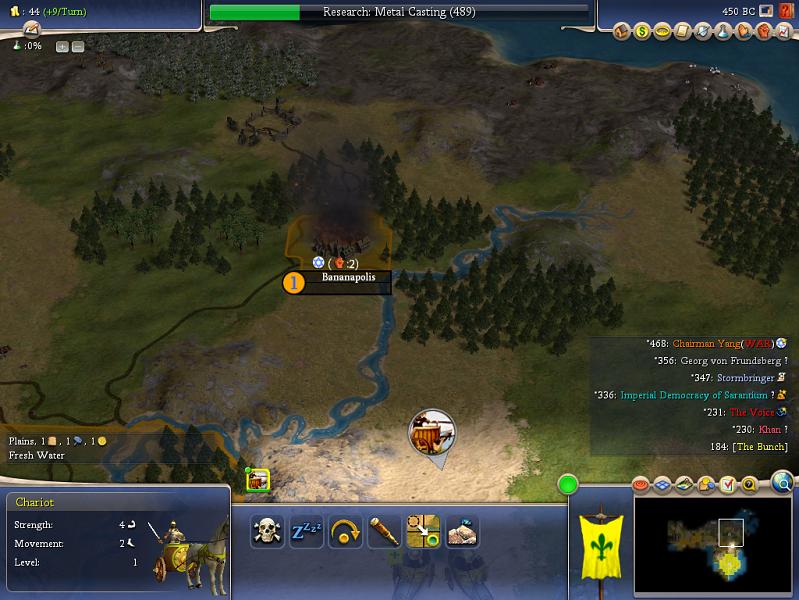
Task: Select the Bananapolis city name bar
Action: pos(348,278)
